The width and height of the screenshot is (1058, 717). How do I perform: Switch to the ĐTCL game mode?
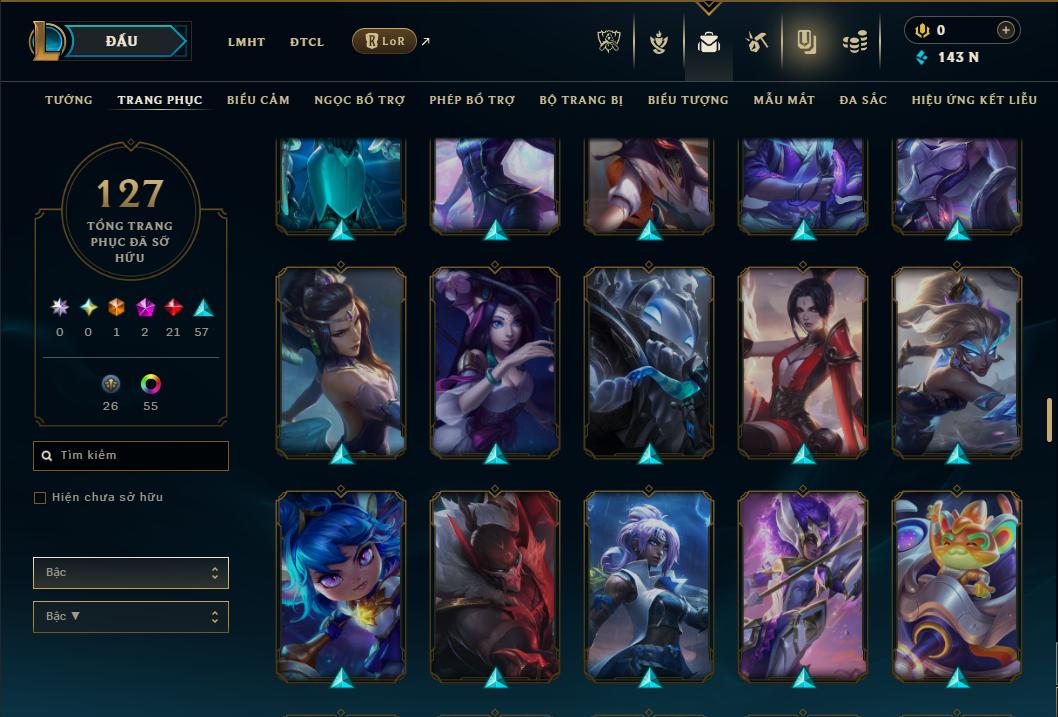pos(307,42)
